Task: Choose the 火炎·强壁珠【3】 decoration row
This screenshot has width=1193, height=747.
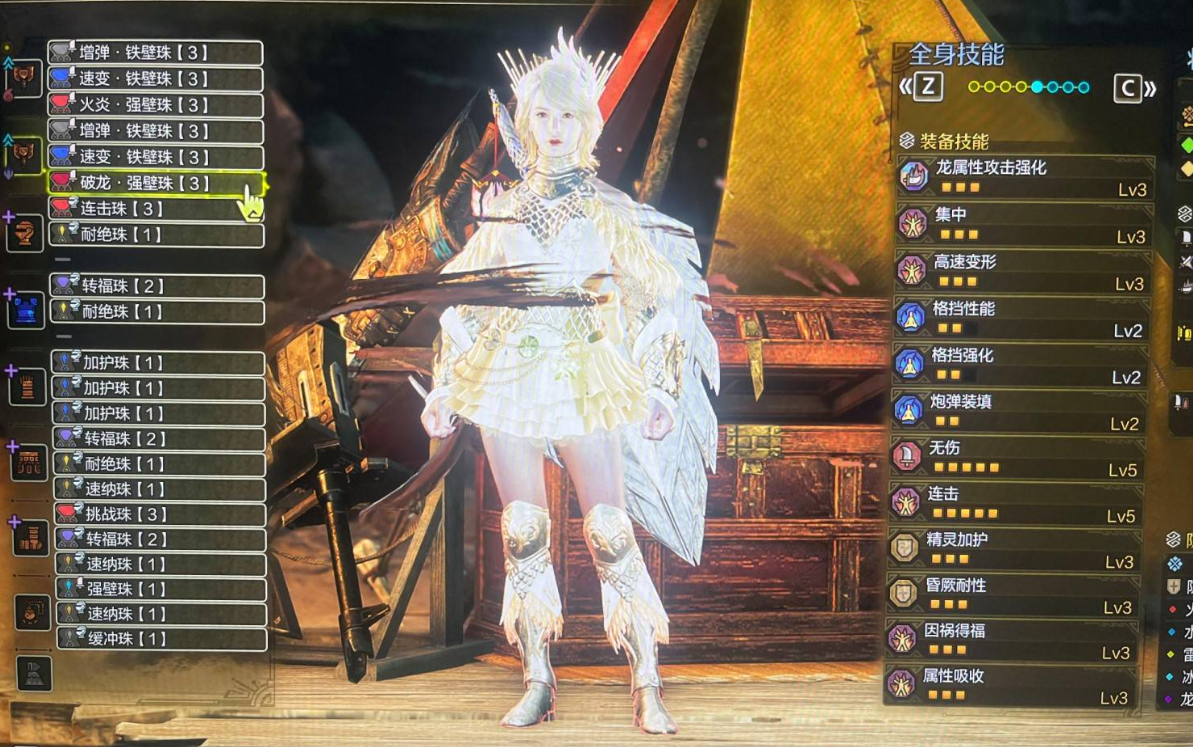Action: 156,105
